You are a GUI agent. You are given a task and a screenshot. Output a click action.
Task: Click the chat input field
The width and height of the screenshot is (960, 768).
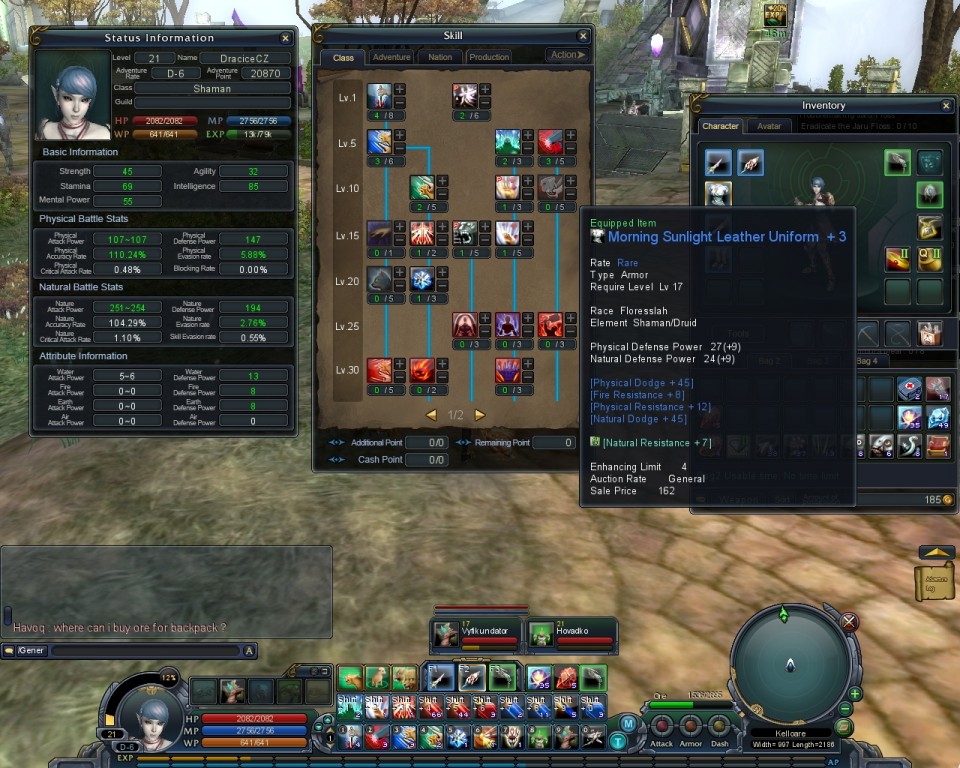click(x=145, y=651)
